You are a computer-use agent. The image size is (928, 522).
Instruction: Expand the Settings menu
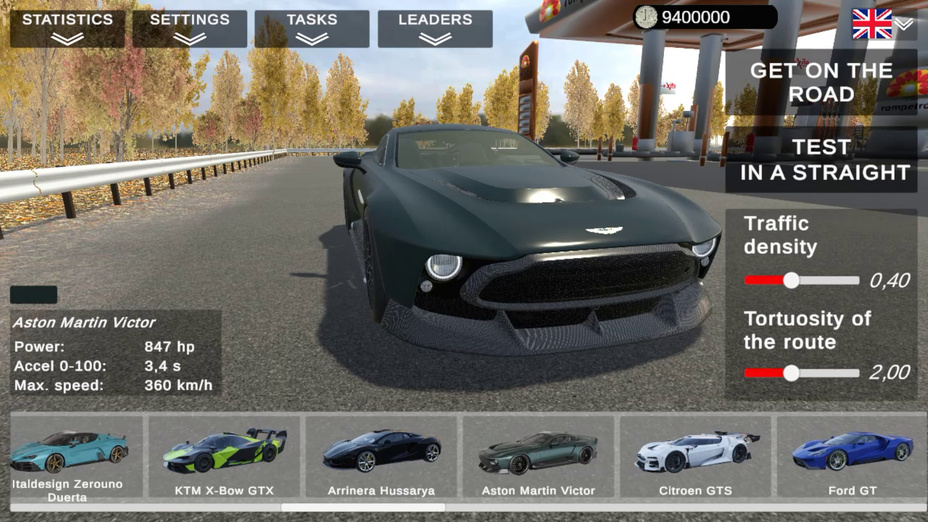point(189,28)
